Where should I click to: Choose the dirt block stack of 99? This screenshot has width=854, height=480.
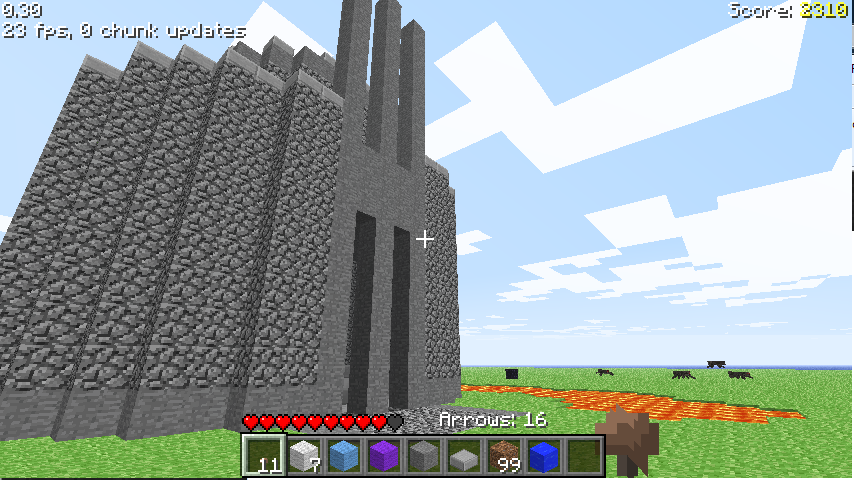tap(504, 456)
